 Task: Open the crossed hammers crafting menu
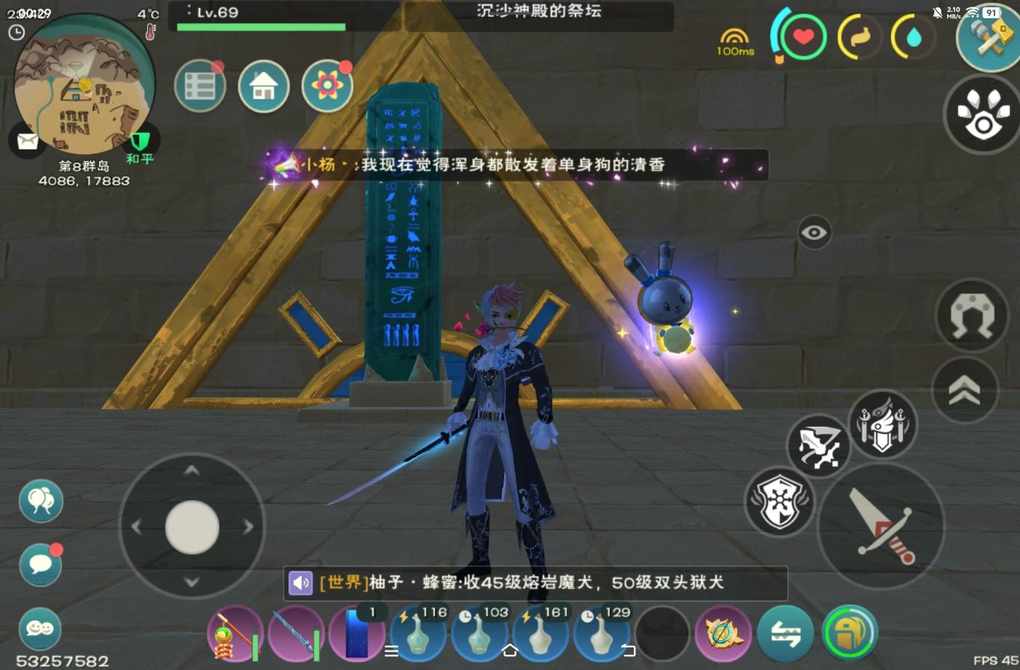(987, 40)
